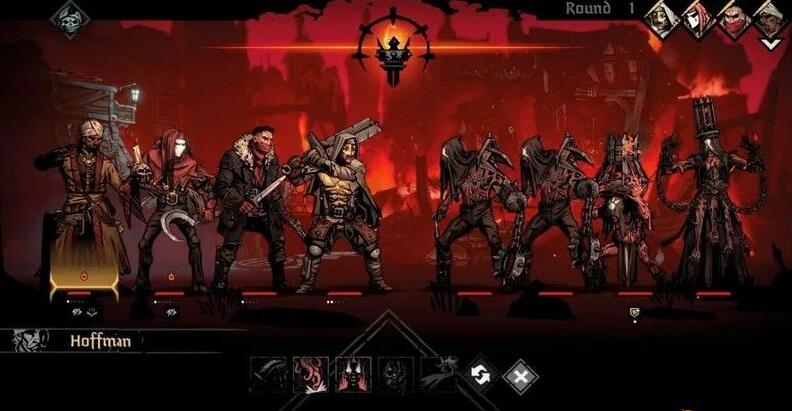Choose the dark face skill
Image resolution: width=792 pixels, height=411 pixels.
click(395, 374)
